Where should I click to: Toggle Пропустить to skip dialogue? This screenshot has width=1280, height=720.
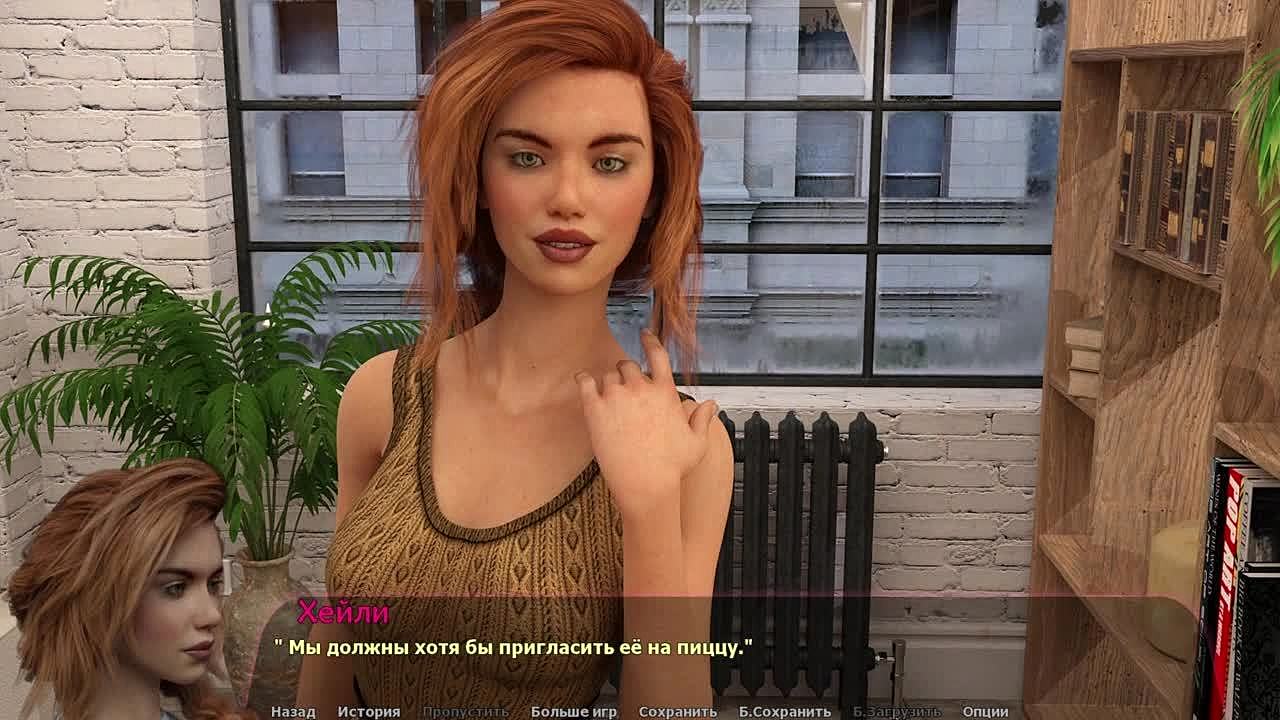pyautogui.click(x=465, y=711)
